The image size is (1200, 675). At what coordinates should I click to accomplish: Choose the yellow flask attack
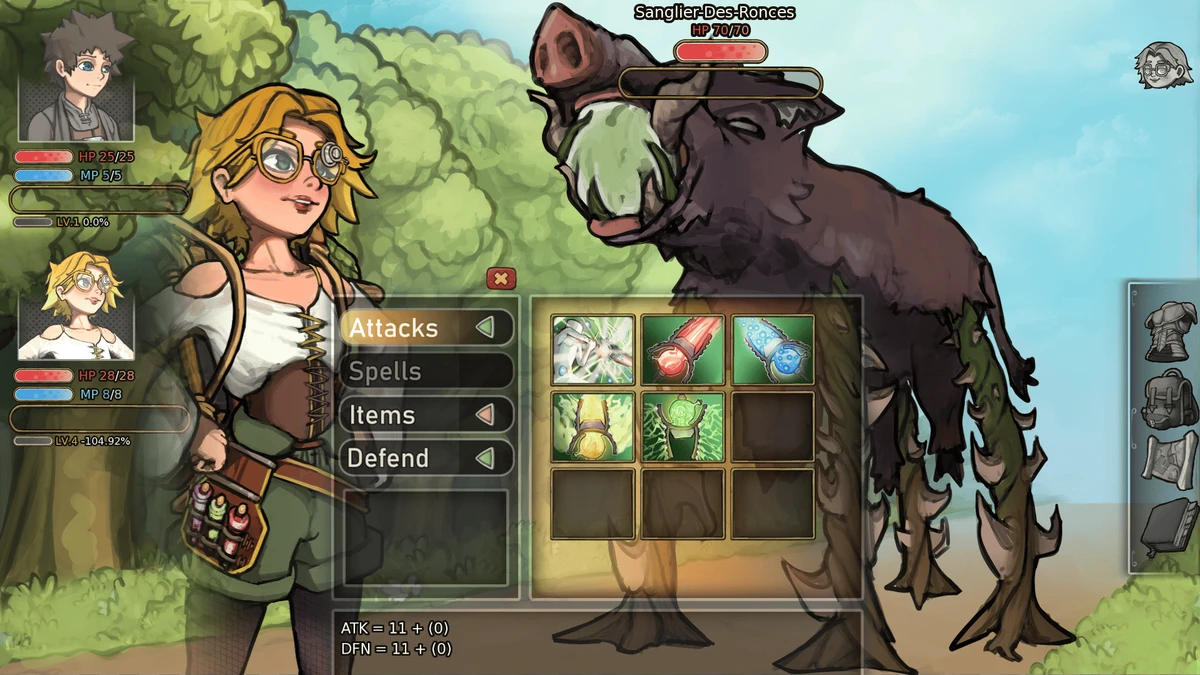point(593,427)
